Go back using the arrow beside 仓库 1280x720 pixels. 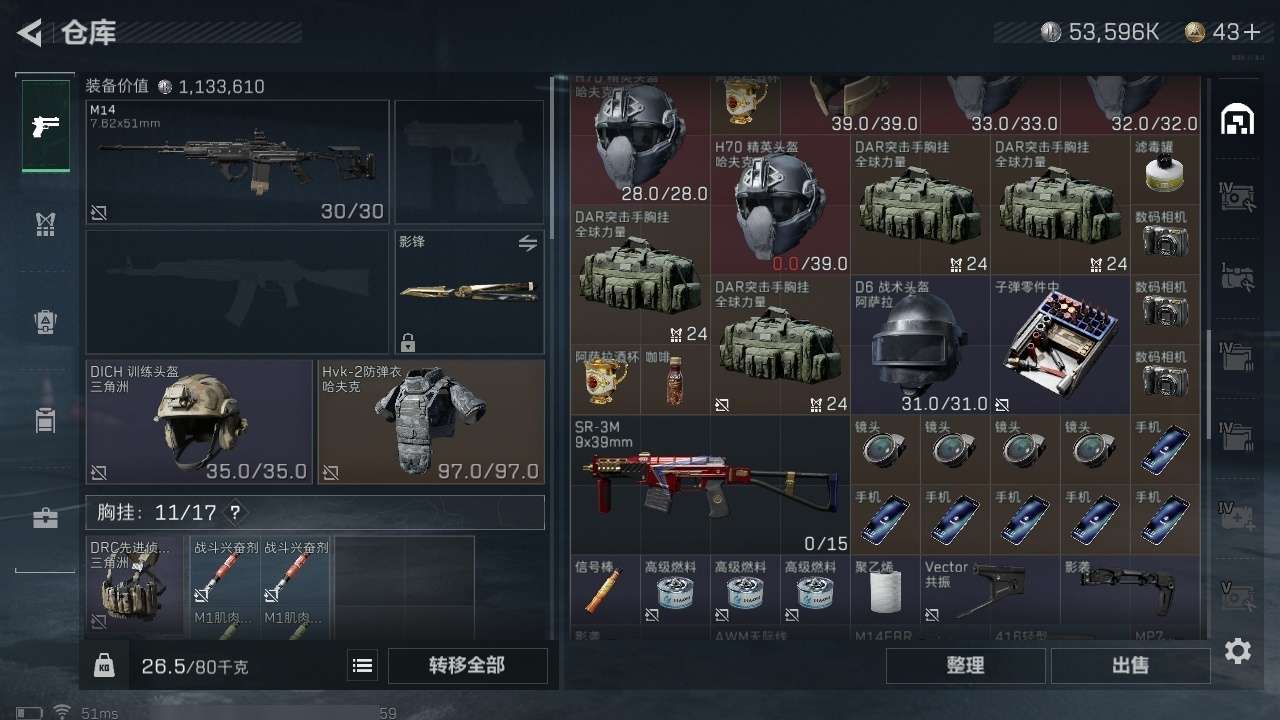(30, 33)
